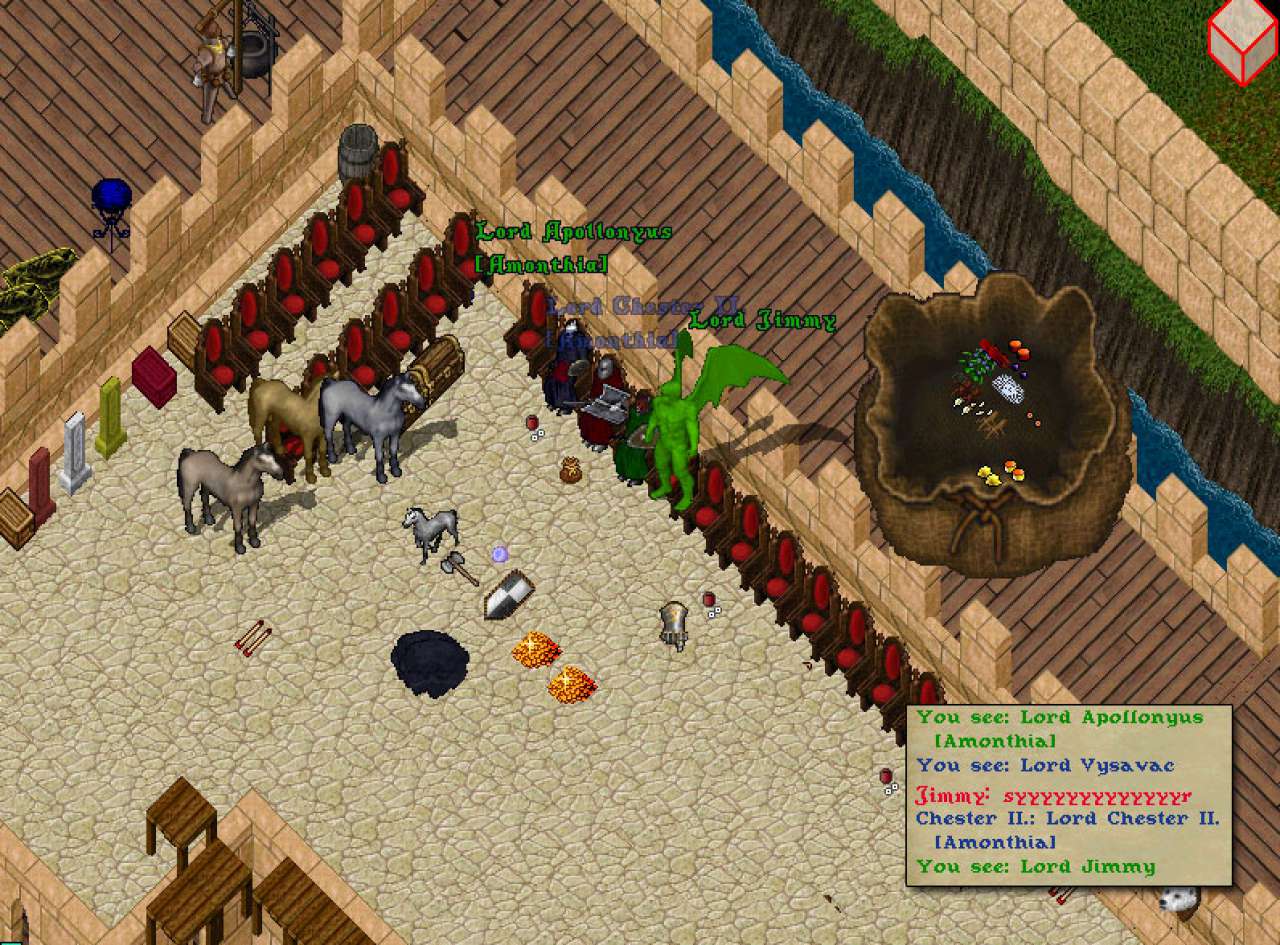Select the red Jimmy chat line in the journal
The image size is (1280, 945).
click(1053, 796)
